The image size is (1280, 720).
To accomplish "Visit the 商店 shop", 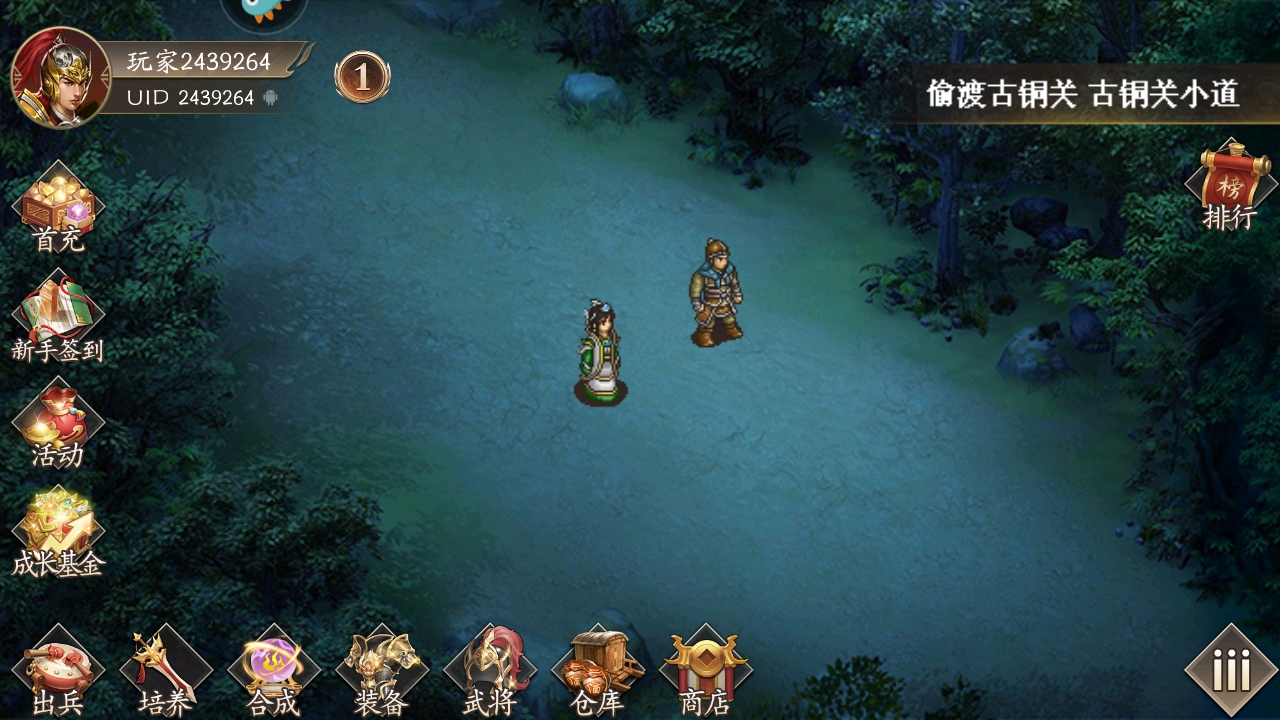I will (x=706, y=672).
